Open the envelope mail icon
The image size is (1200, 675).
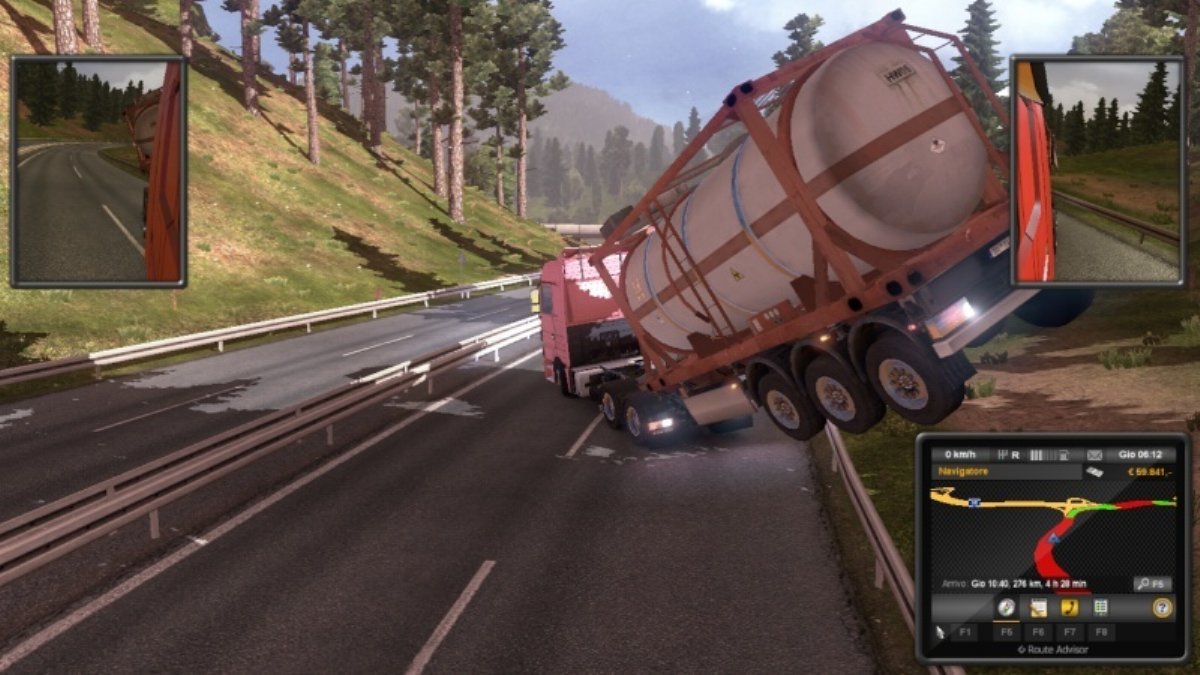point(1094,454)
